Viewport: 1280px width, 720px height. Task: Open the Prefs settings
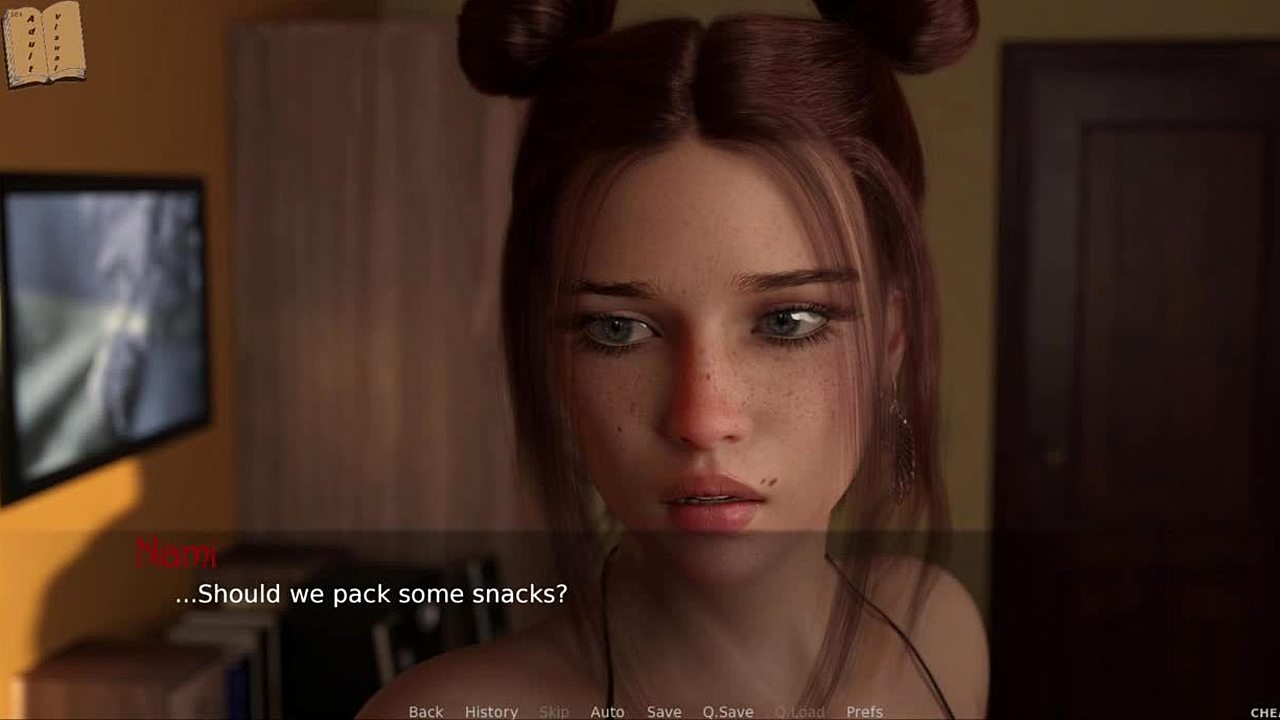864,712
